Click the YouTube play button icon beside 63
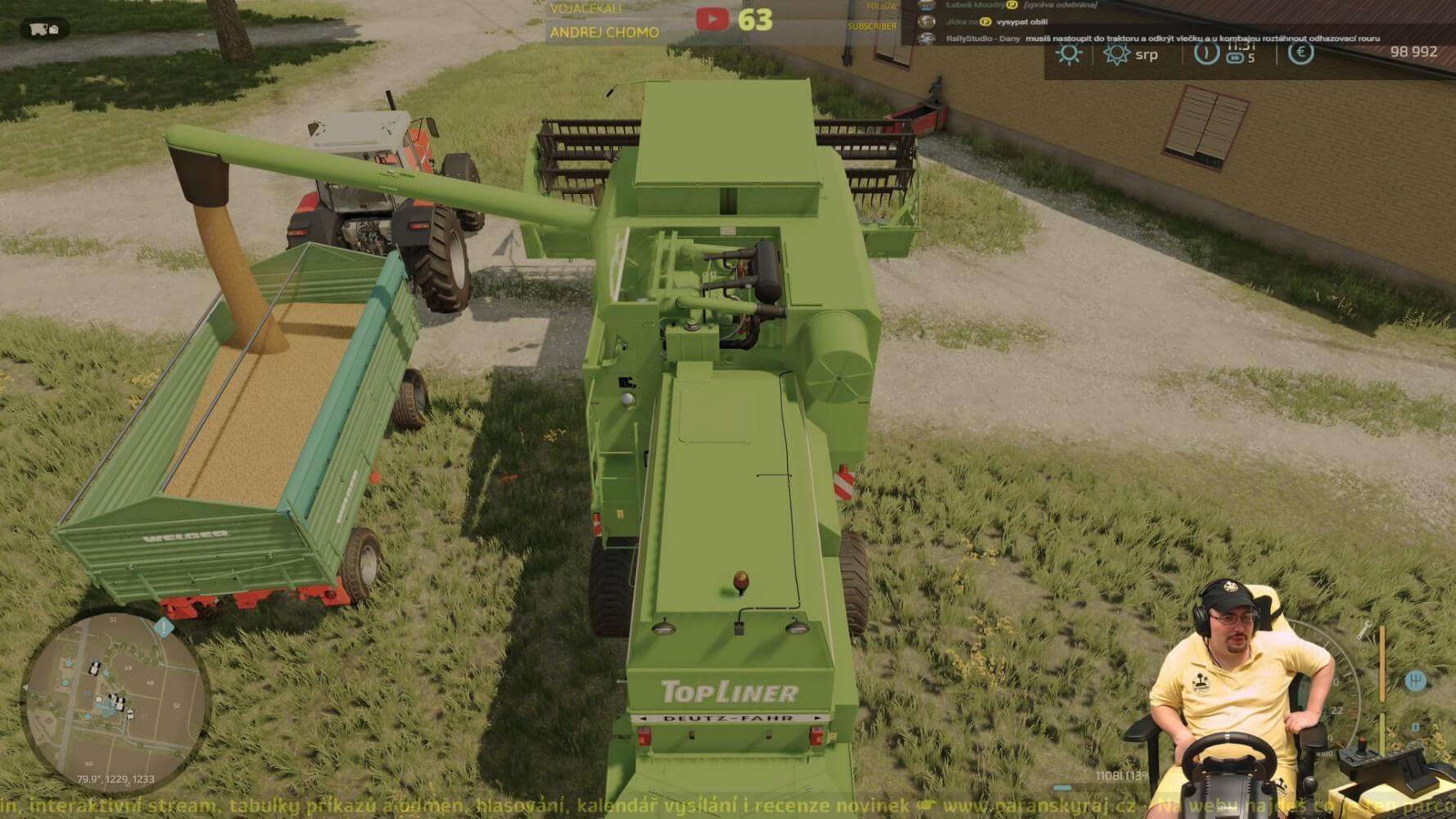 point(711,18)
